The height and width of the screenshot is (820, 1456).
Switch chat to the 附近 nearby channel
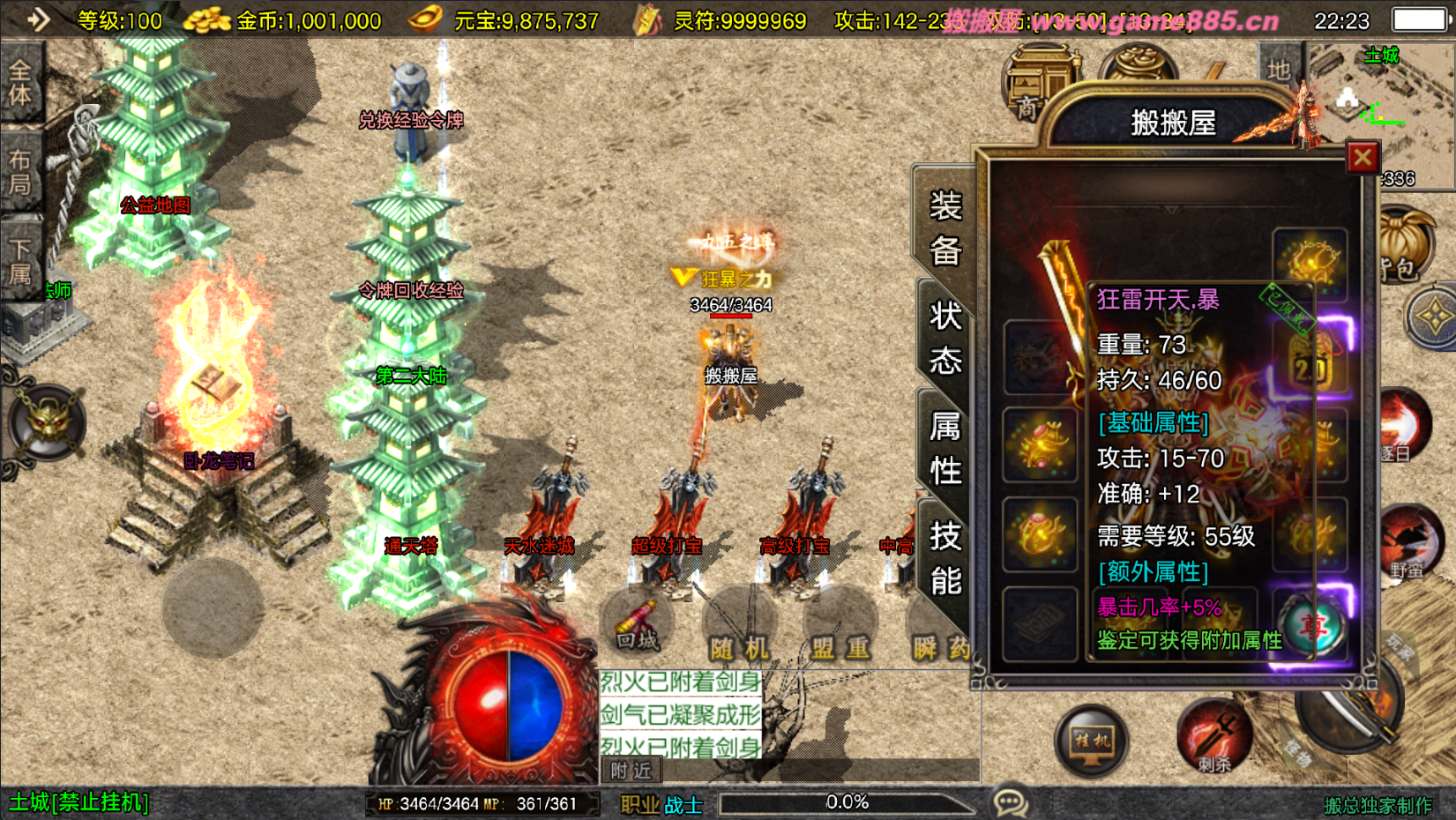coord(631,771)
